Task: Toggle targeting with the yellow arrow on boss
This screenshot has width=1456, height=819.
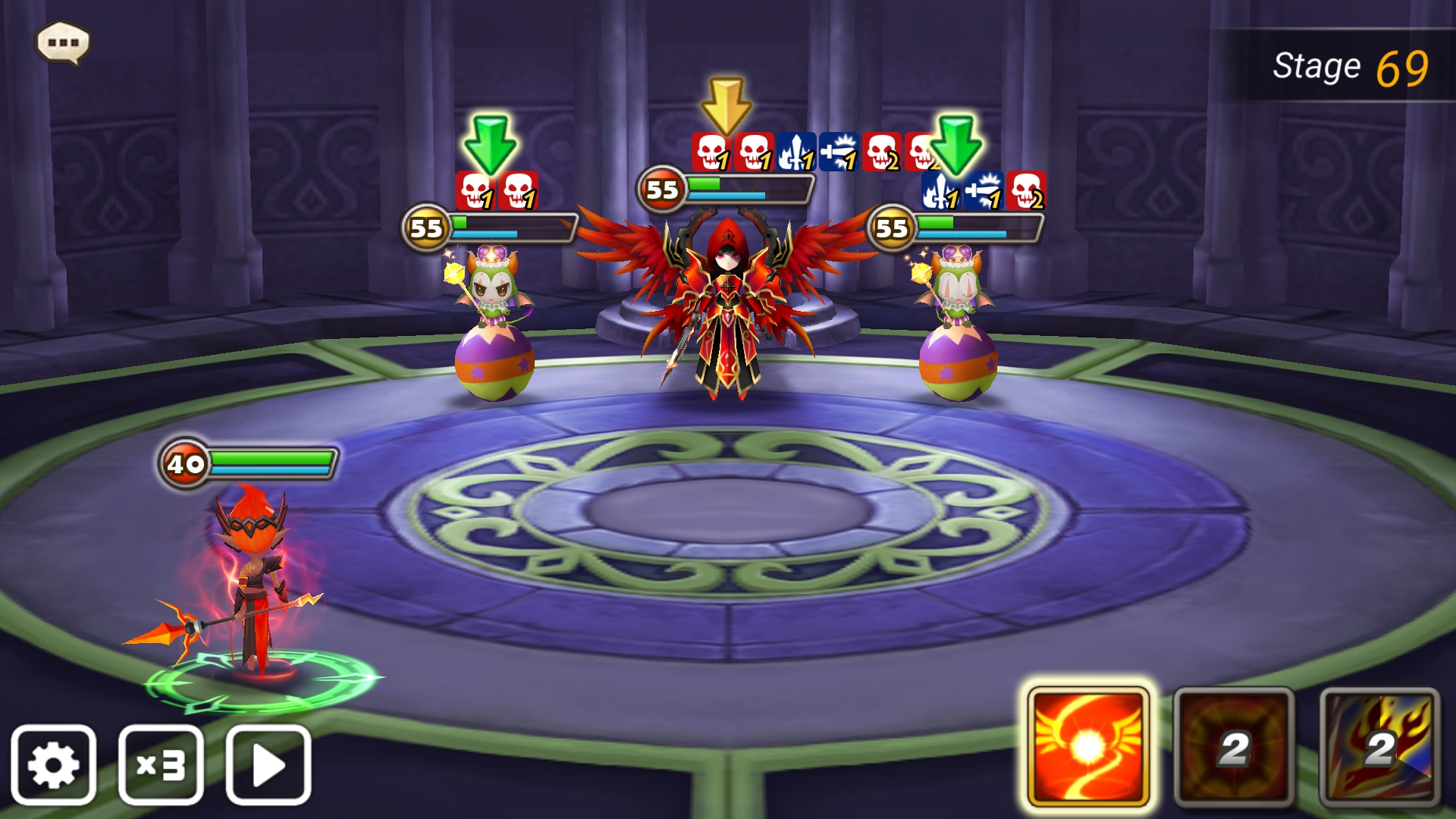Action: [727, 102]
